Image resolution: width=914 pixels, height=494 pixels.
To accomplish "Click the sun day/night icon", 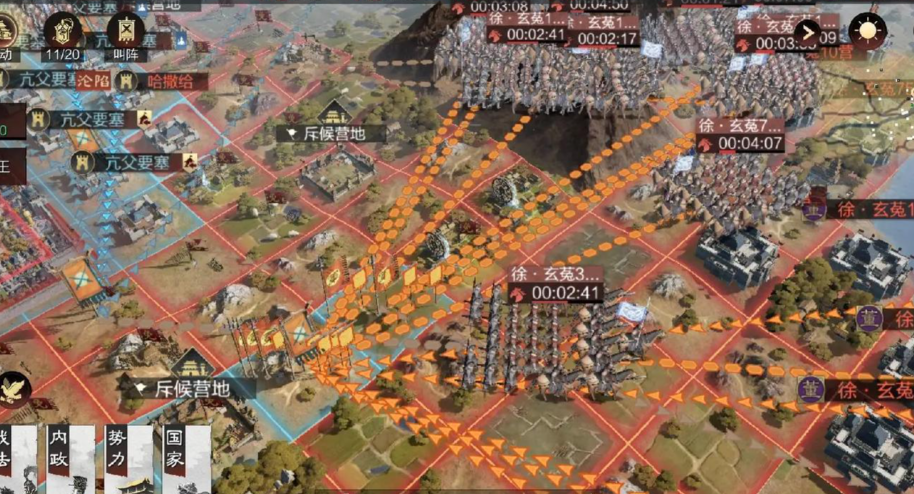I will [868, 30].
